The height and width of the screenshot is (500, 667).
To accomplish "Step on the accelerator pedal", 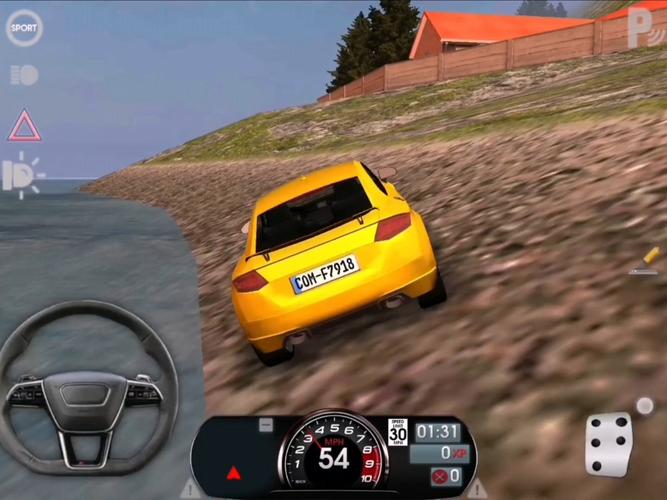I will pos(609,443).
